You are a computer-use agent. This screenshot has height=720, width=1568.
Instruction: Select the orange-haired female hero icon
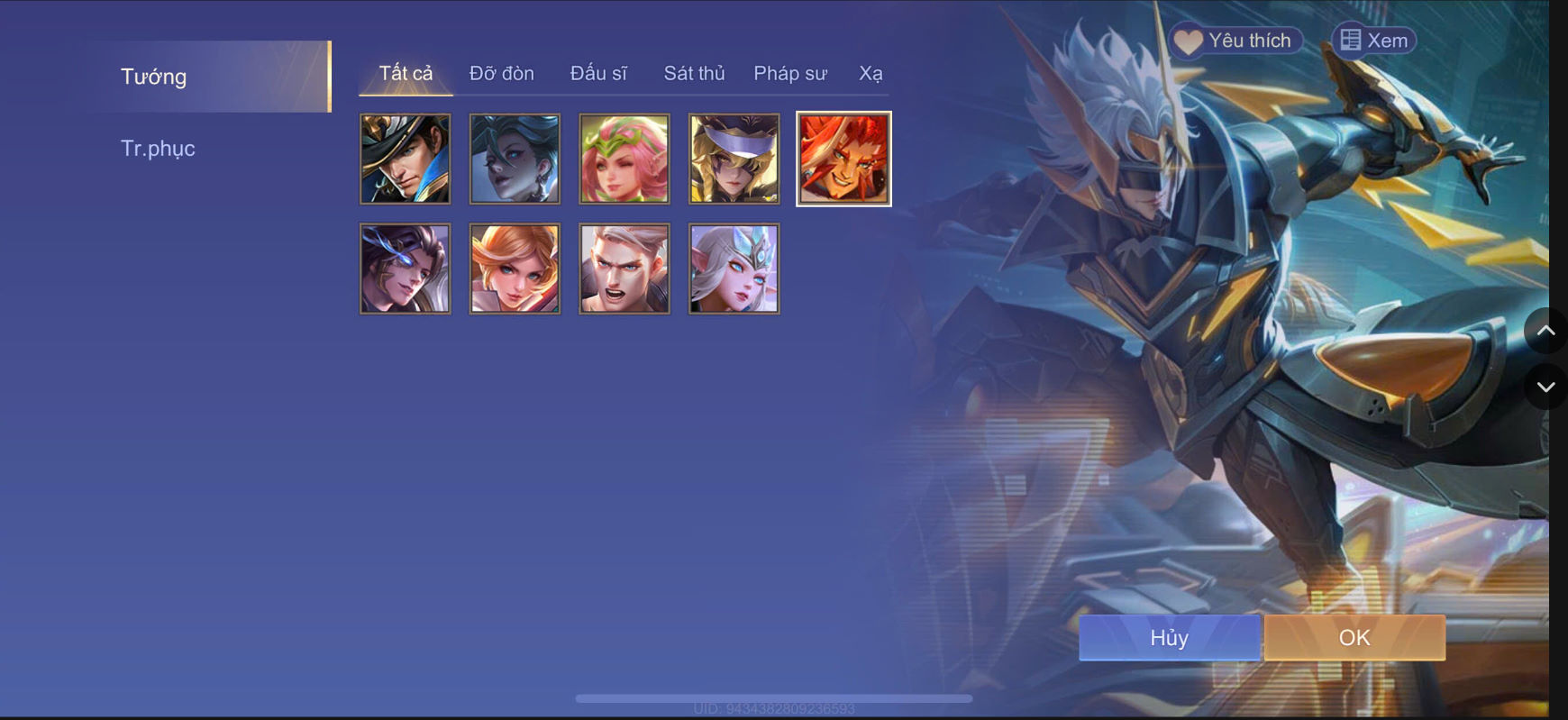point(515,268)
